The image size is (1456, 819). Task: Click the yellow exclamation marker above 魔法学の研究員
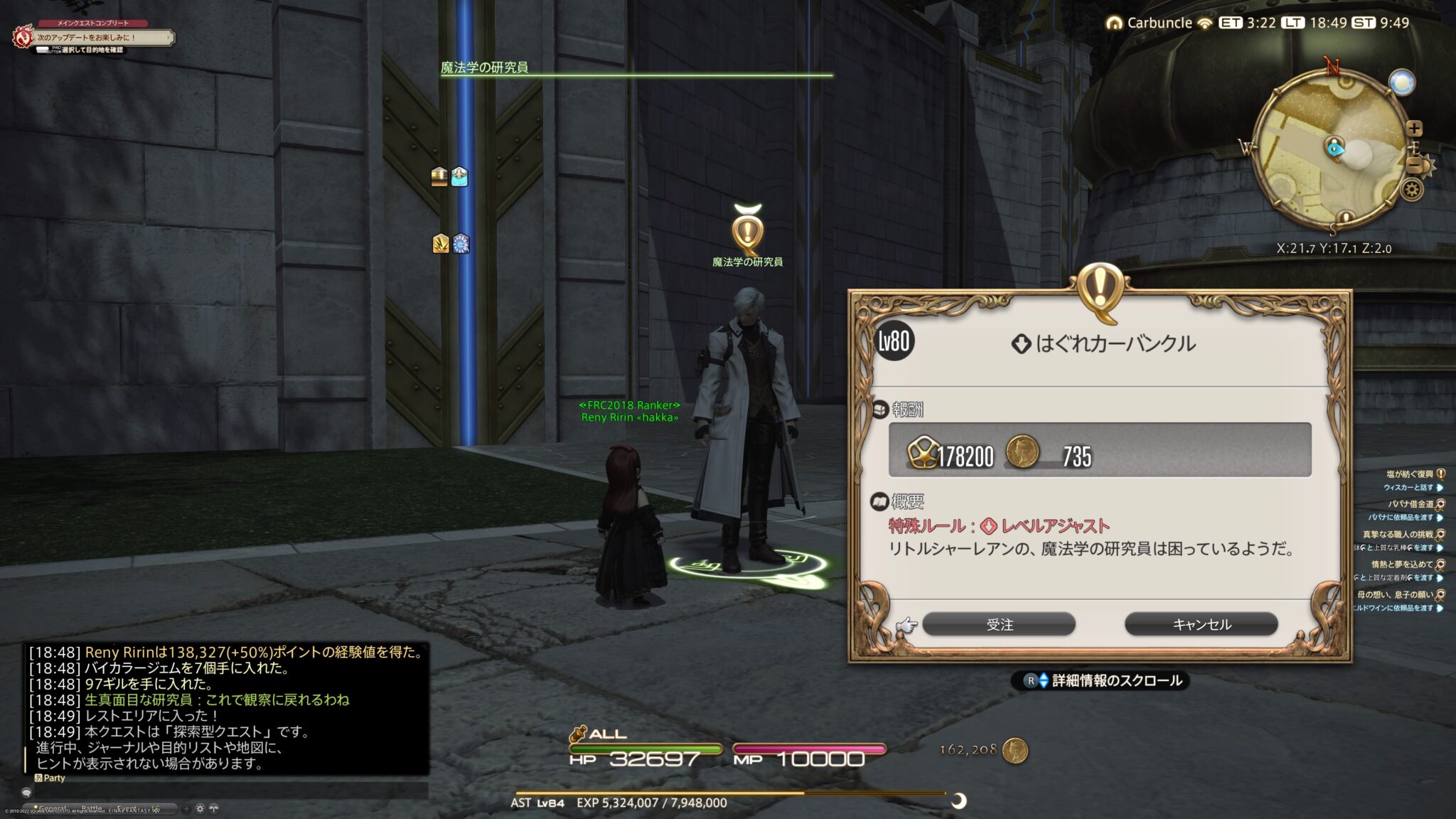746,230
